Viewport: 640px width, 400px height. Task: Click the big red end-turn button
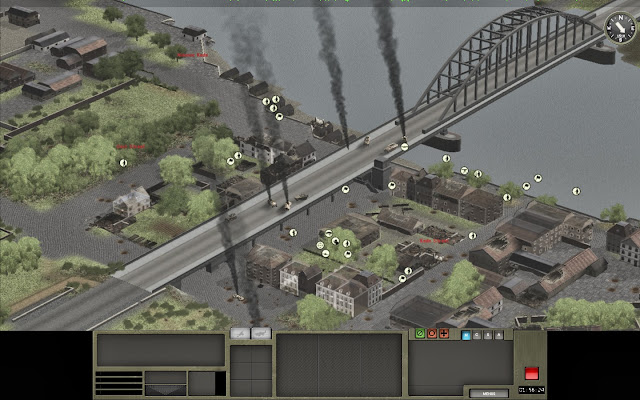(x=530, y=372)
